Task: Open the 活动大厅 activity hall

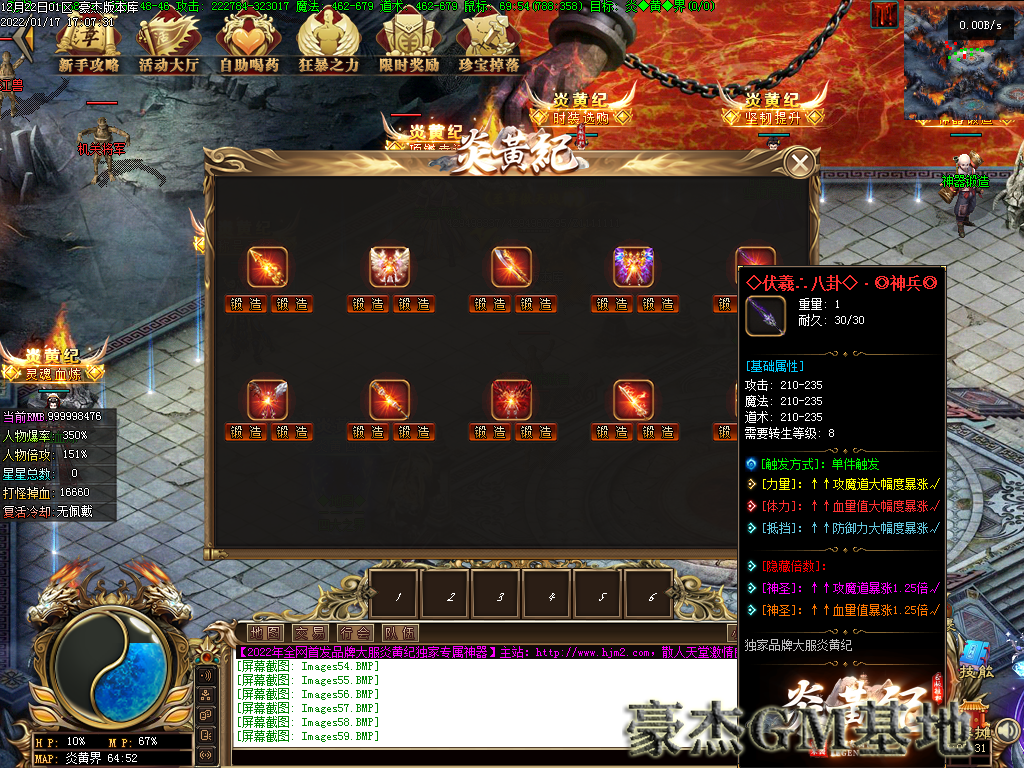Action: click(x=169, y=46)
